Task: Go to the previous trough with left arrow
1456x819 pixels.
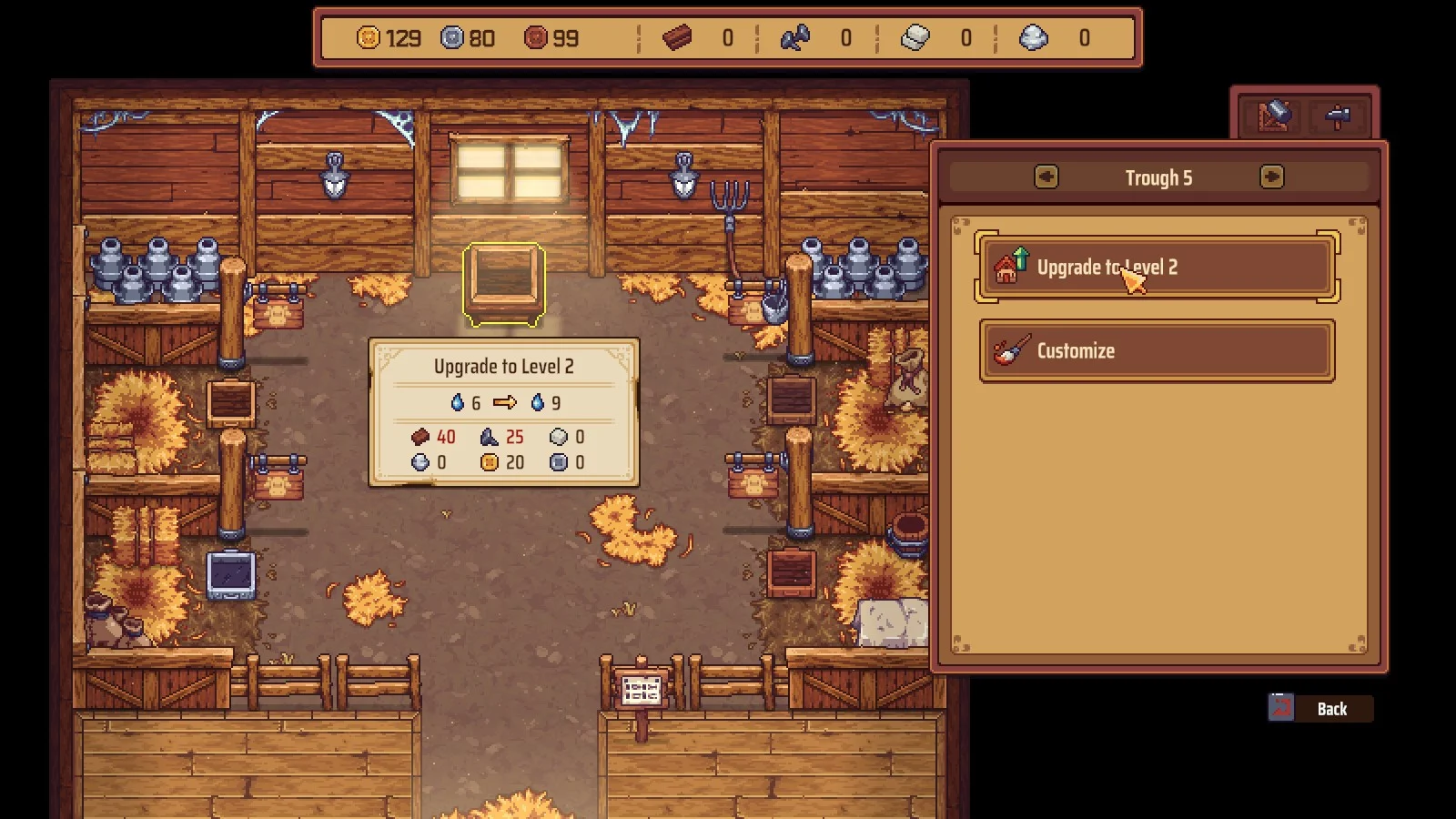Action: [1046, 177]
